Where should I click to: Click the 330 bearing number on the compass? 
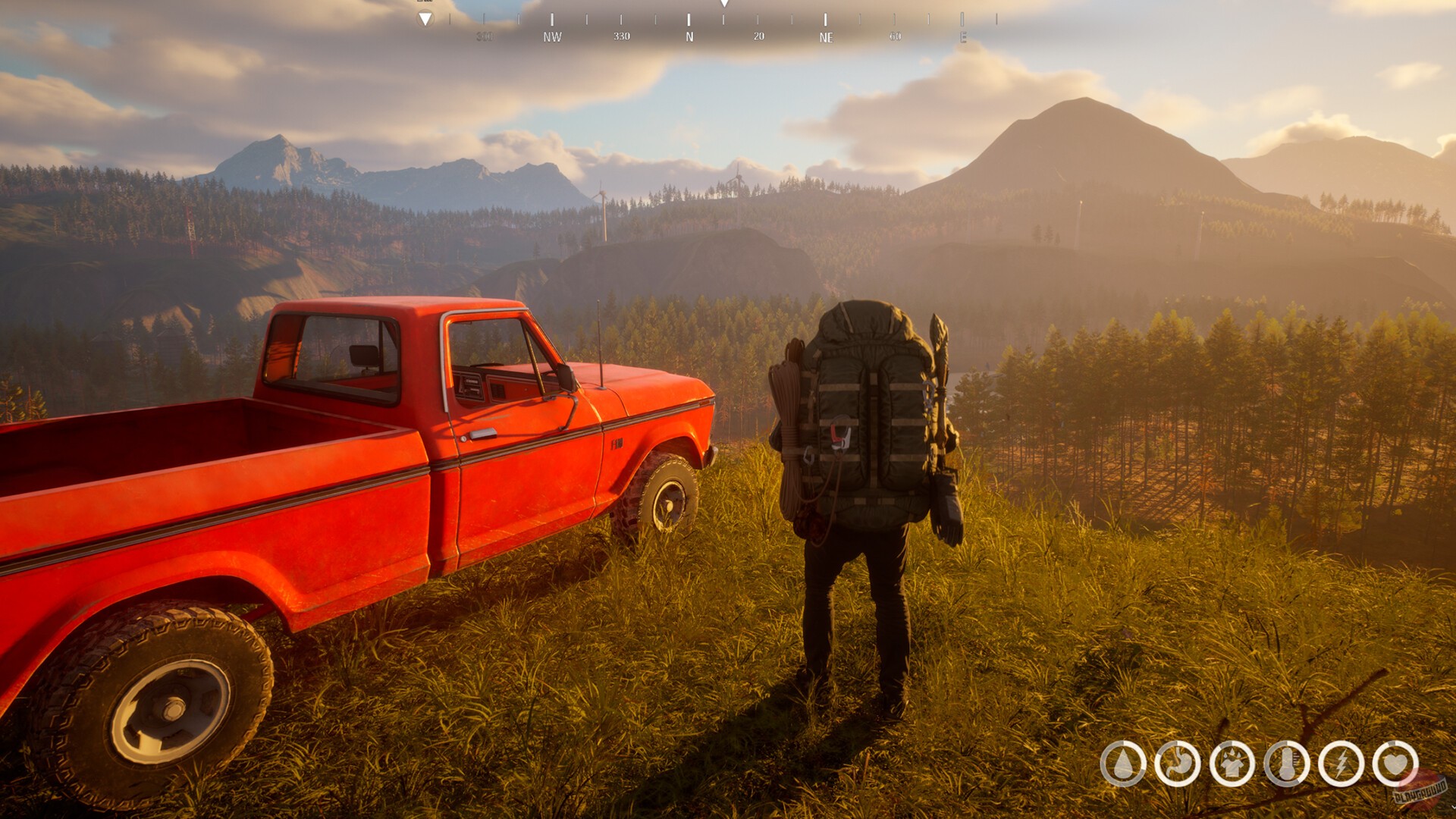pos(622,36)
